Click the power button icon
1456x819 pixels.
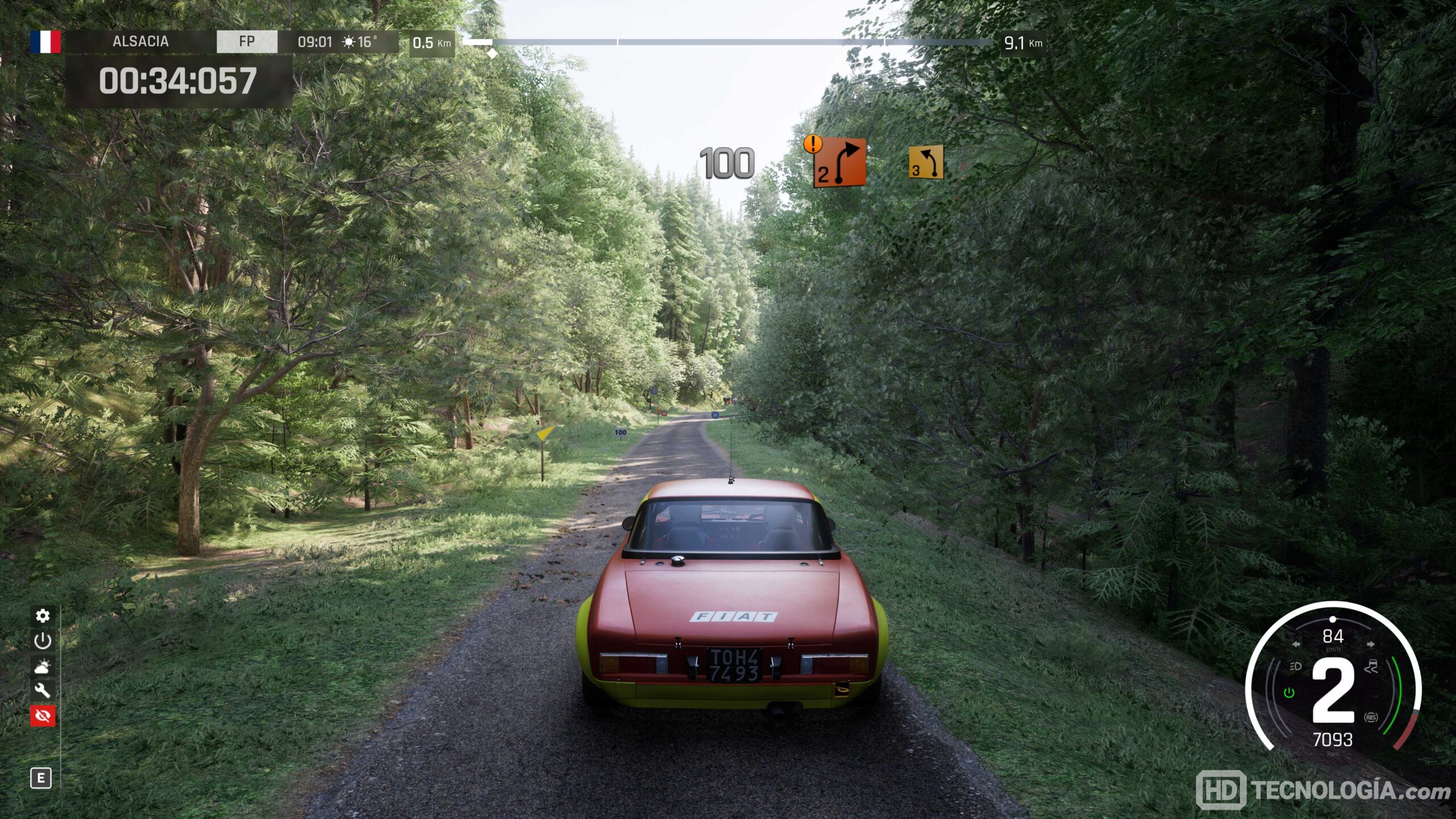point(43,641)
